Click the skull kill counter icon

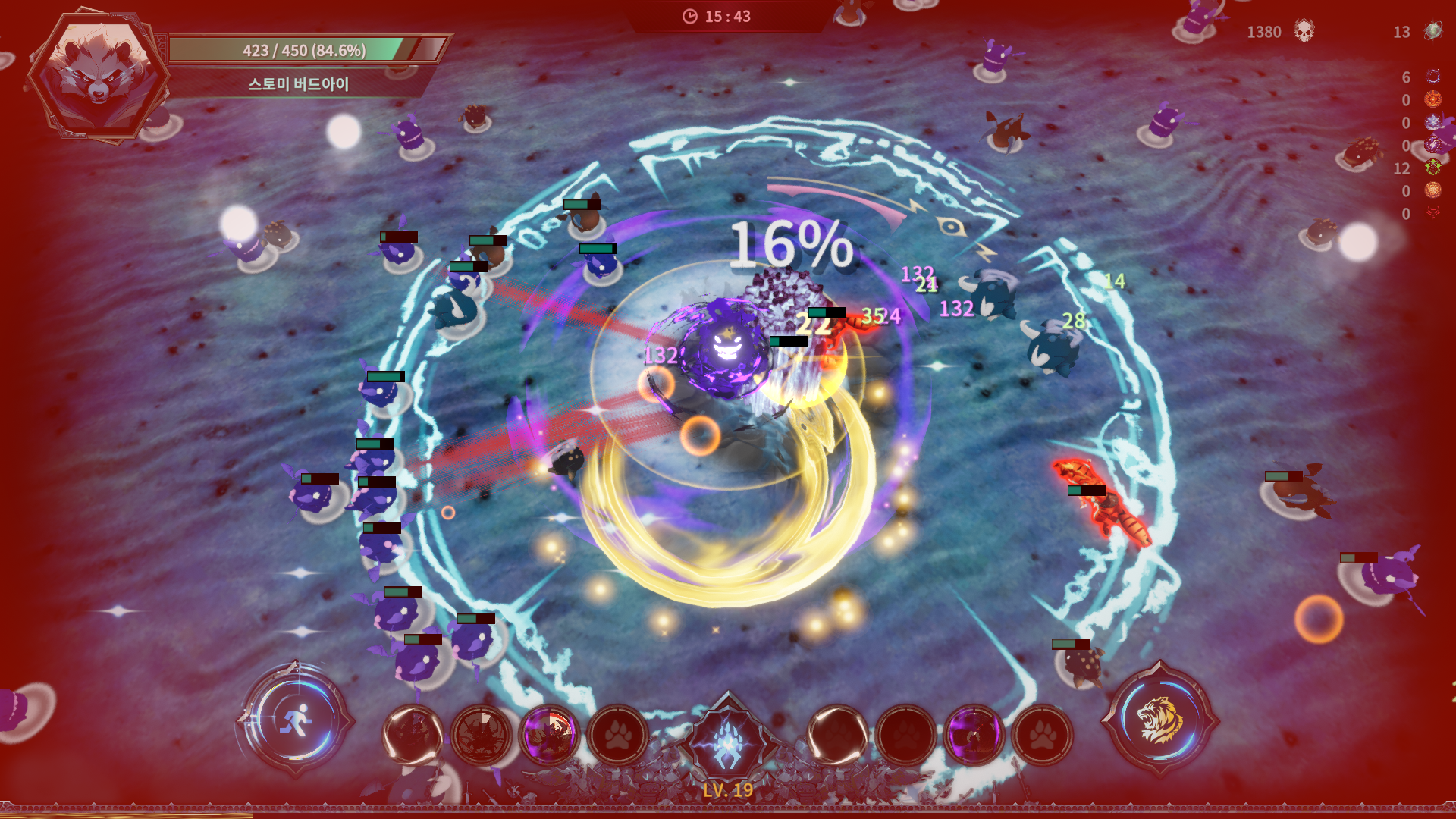point(1304,31)
